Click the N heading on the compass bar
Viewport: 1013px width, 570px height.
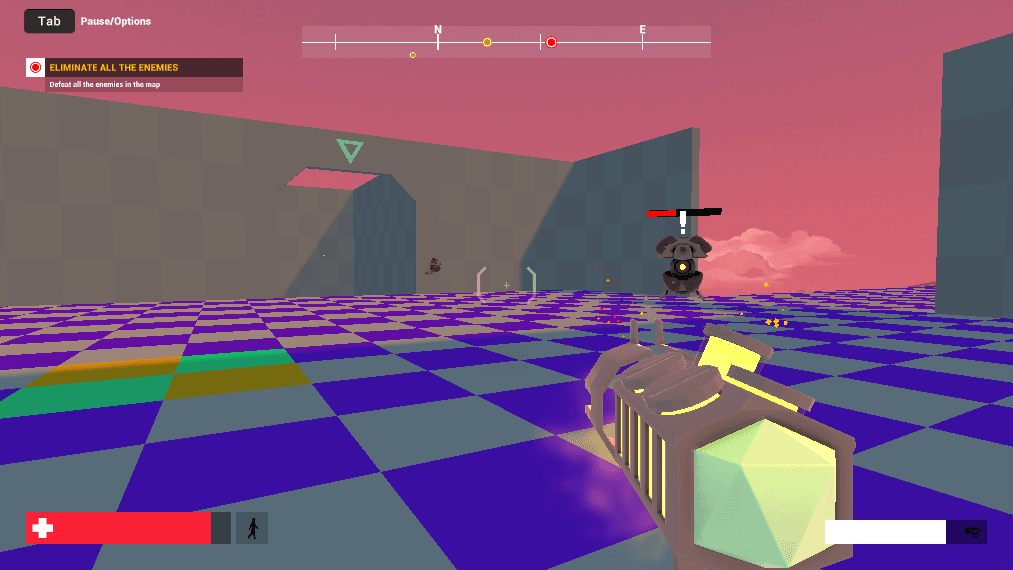(x=438, y=30)
